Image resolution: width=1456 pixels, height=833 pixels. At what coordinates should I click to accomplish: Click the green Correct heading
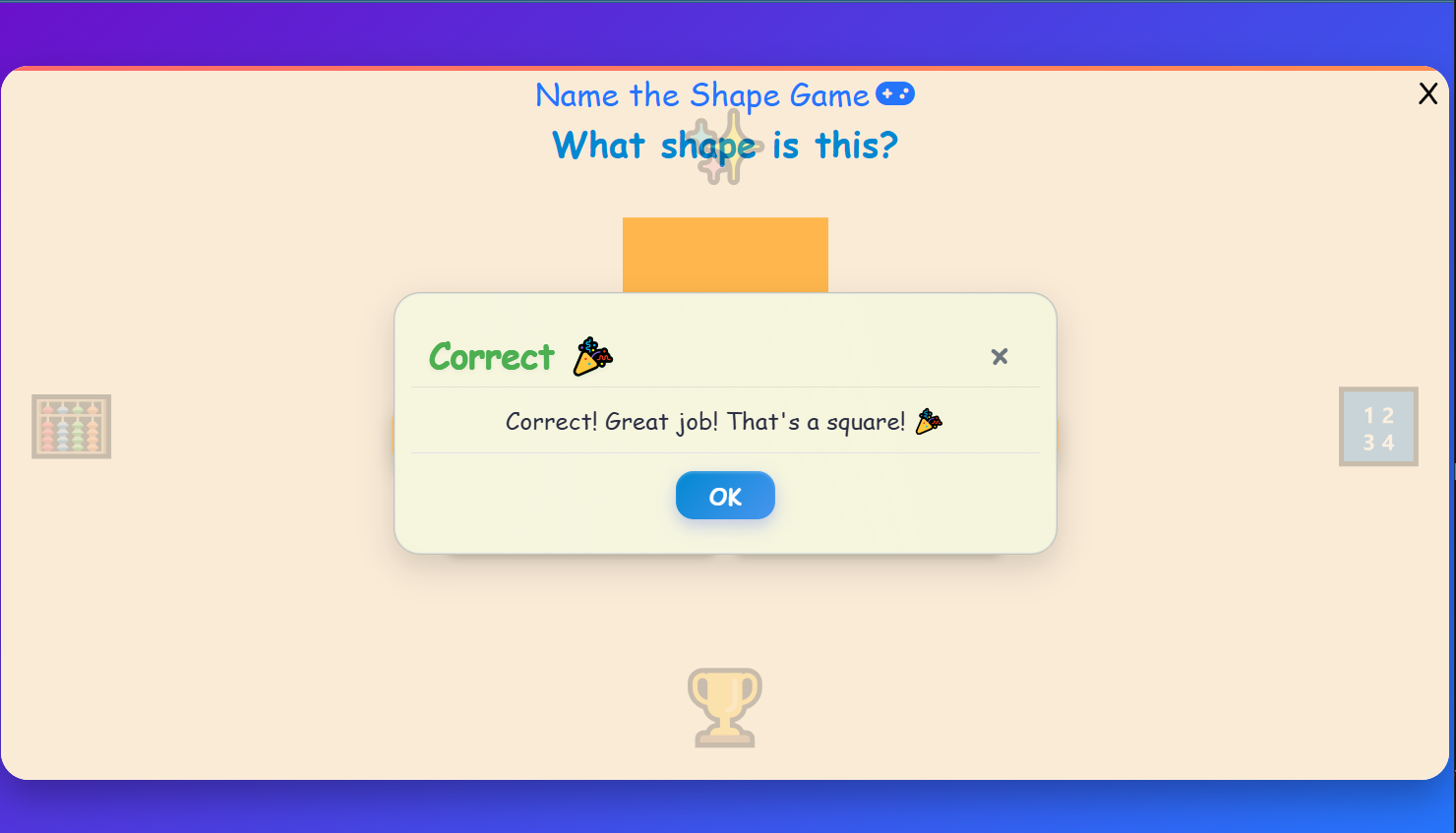click(490, 357)
